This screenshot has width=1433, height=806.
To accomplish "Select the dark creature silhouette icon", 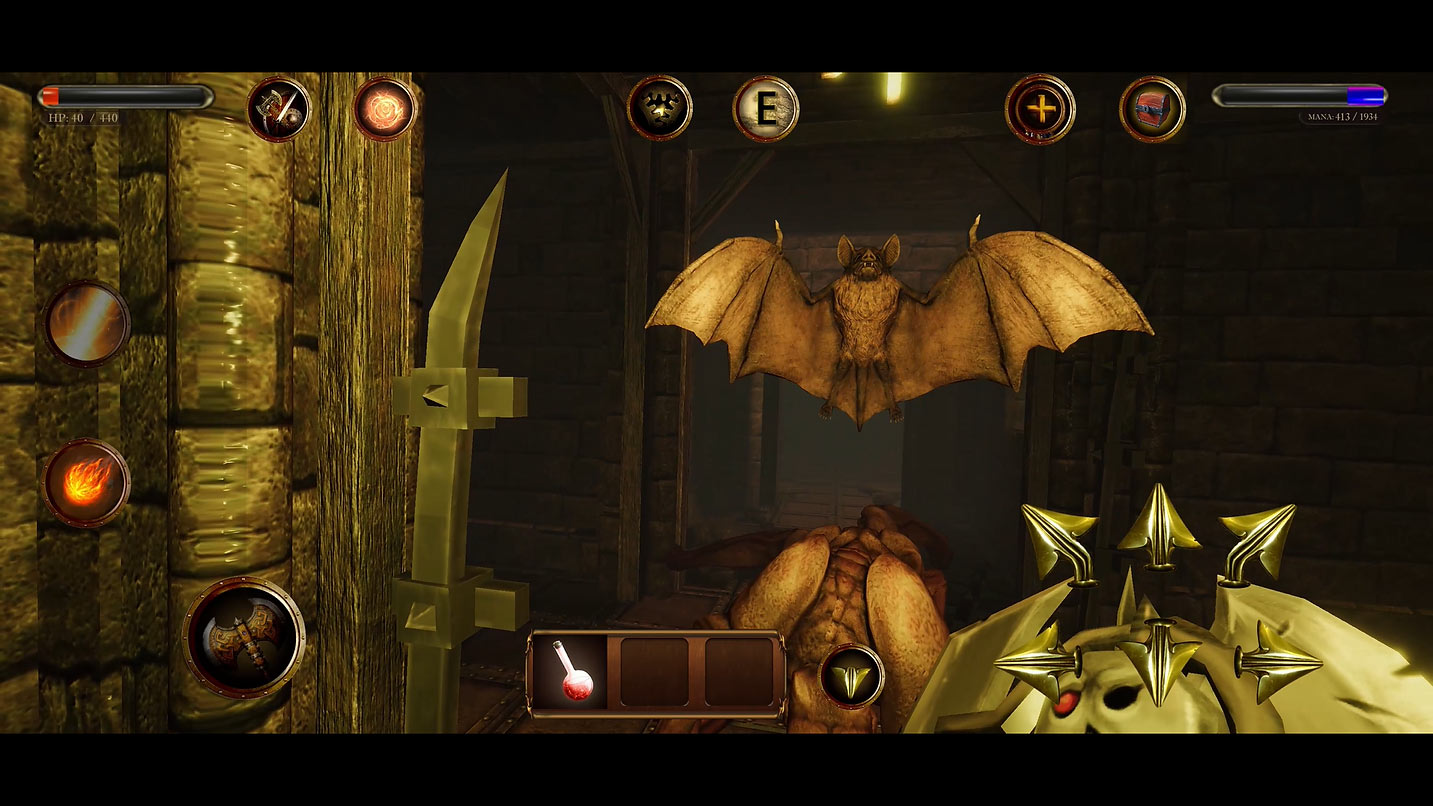I will [660, 108].
